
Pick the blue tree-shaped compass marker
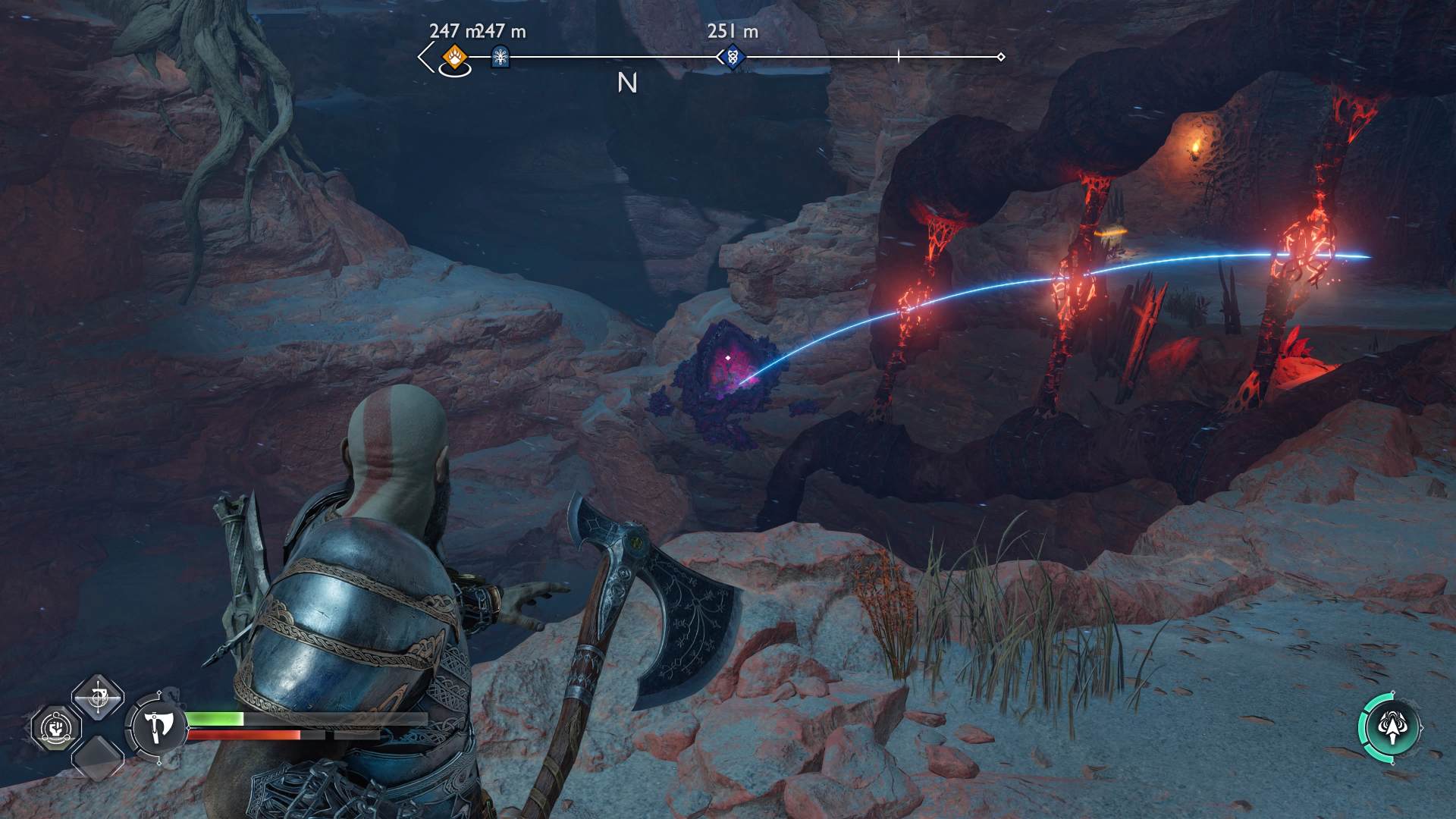pyautogui.click(x=500, y=56)
